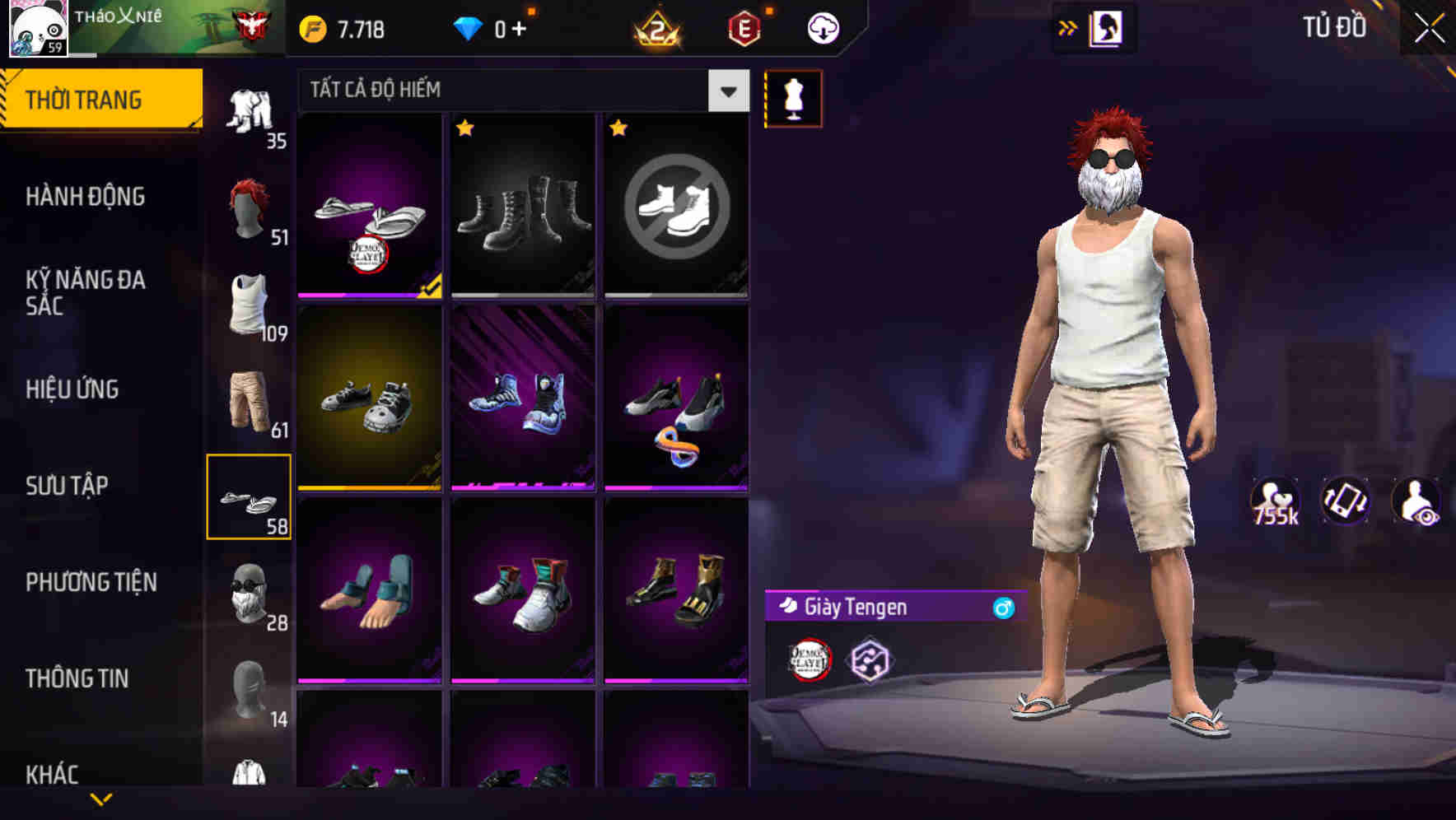Open the red hair category showing 51
Image resolution: width=1456 pixels, height=820 pixels.
click(x=249, y=207)
